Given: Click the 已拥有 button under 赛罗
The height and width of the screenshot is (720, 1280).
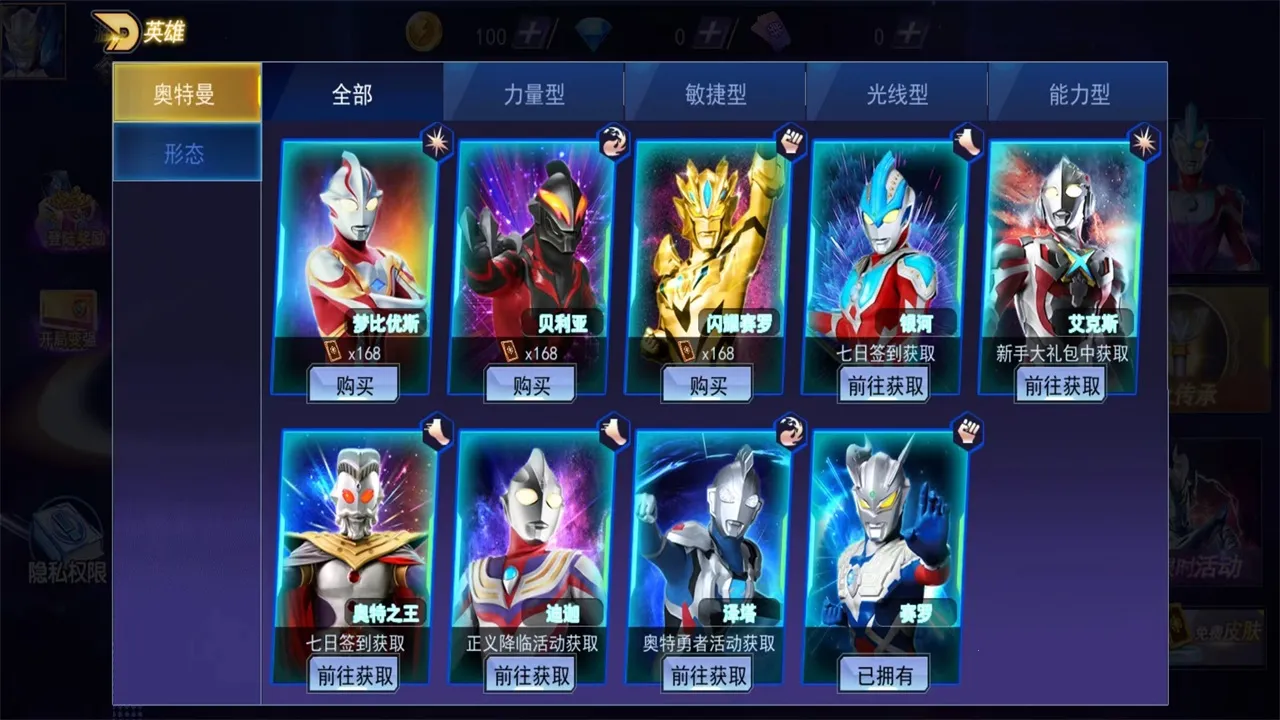Looking at the screenshot, I should (x=885, y=675).
